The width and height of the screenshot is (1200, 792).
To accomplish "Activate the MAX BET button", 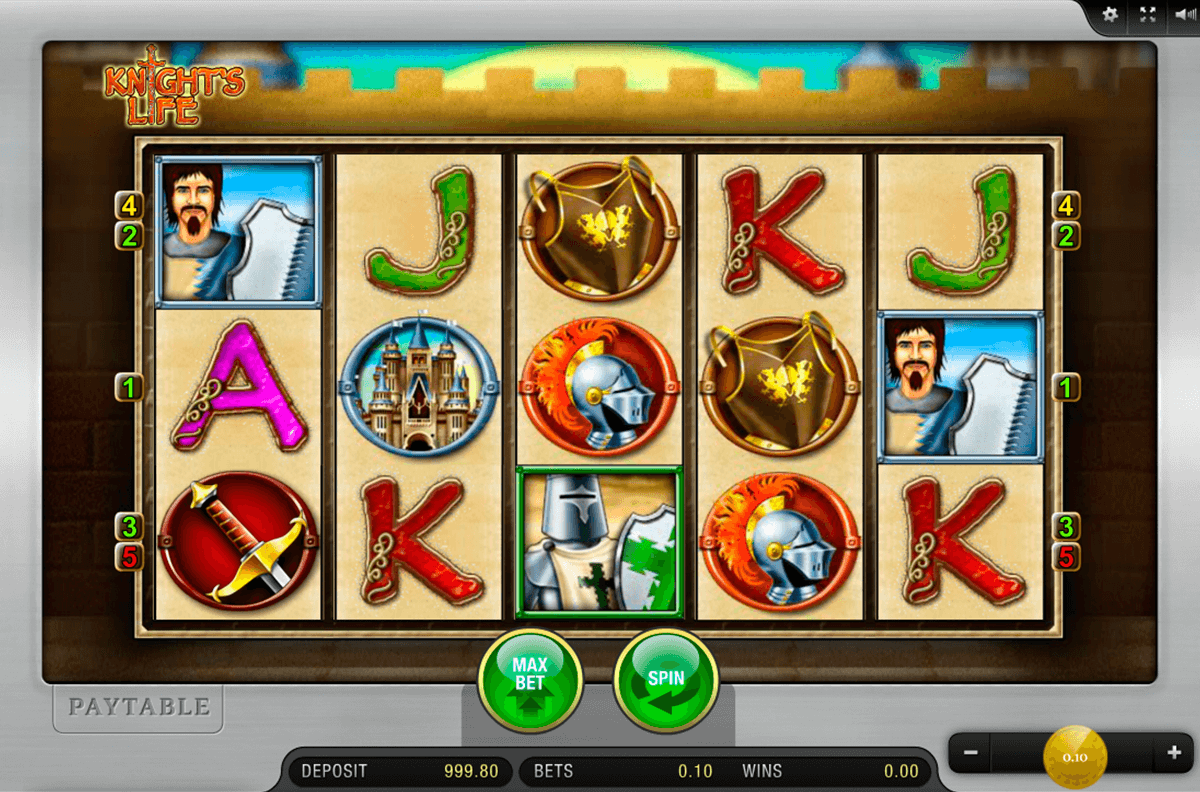I will click(x=531, y=681).
